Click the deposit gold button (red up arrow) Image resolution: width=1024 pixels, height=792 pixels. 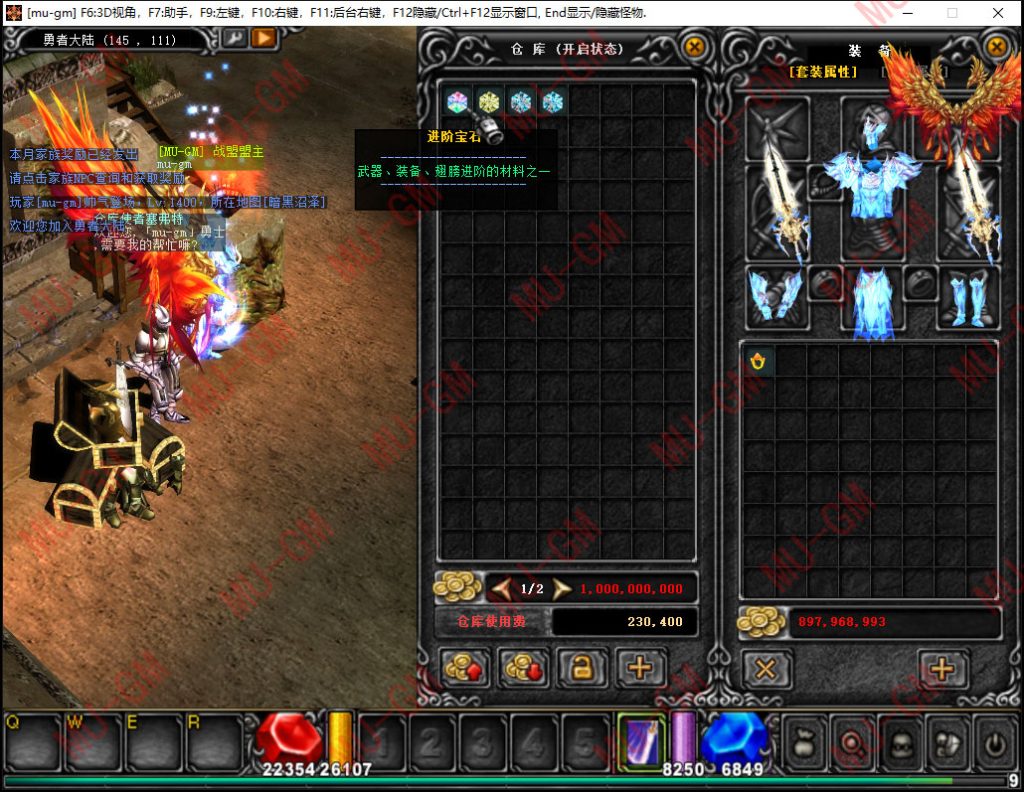(x=465, y=668)
